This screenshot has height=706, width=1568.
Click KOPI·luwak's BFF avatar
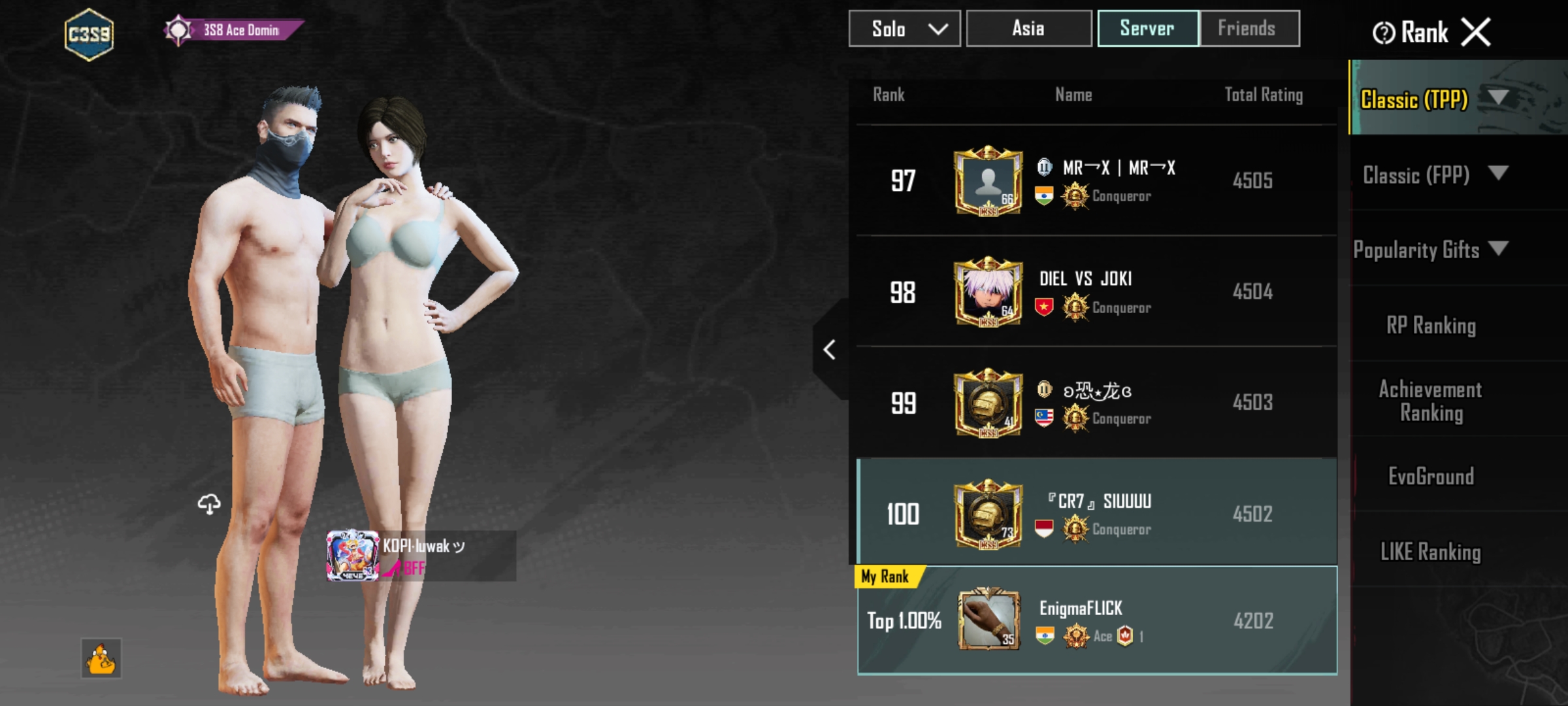(351, 554)
